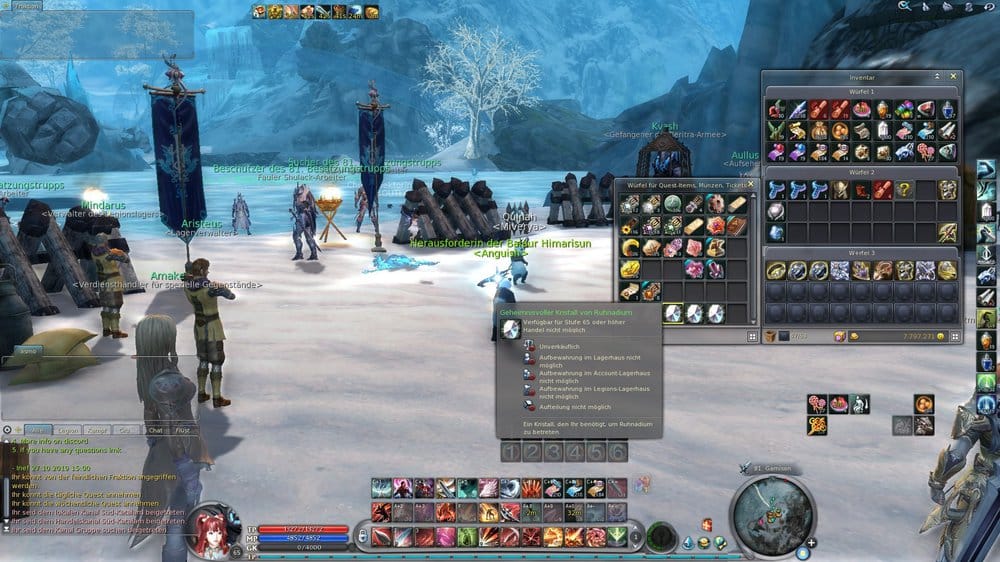Switch to the Legion chat tab
The image size is (1000, 562).
[x=67, y=430]
